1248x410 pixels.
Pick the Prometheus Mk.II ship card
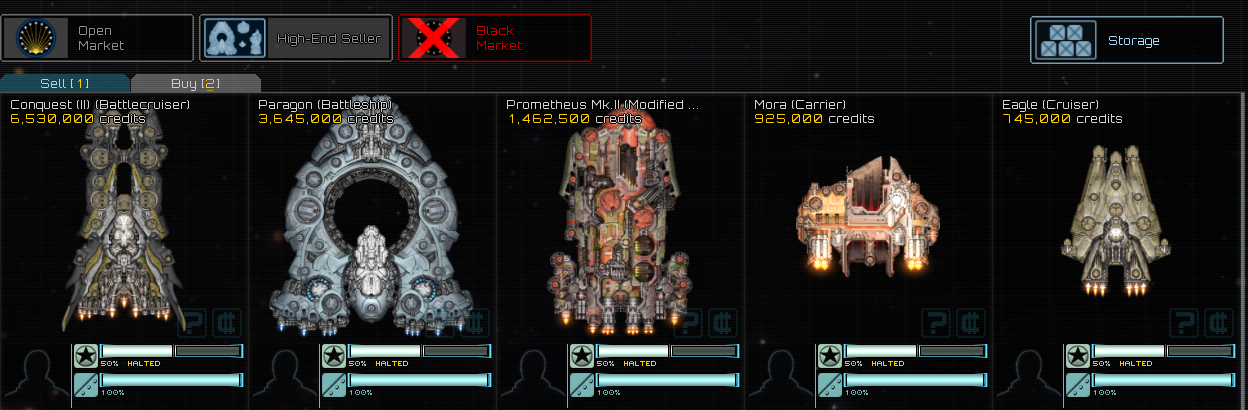620,220
